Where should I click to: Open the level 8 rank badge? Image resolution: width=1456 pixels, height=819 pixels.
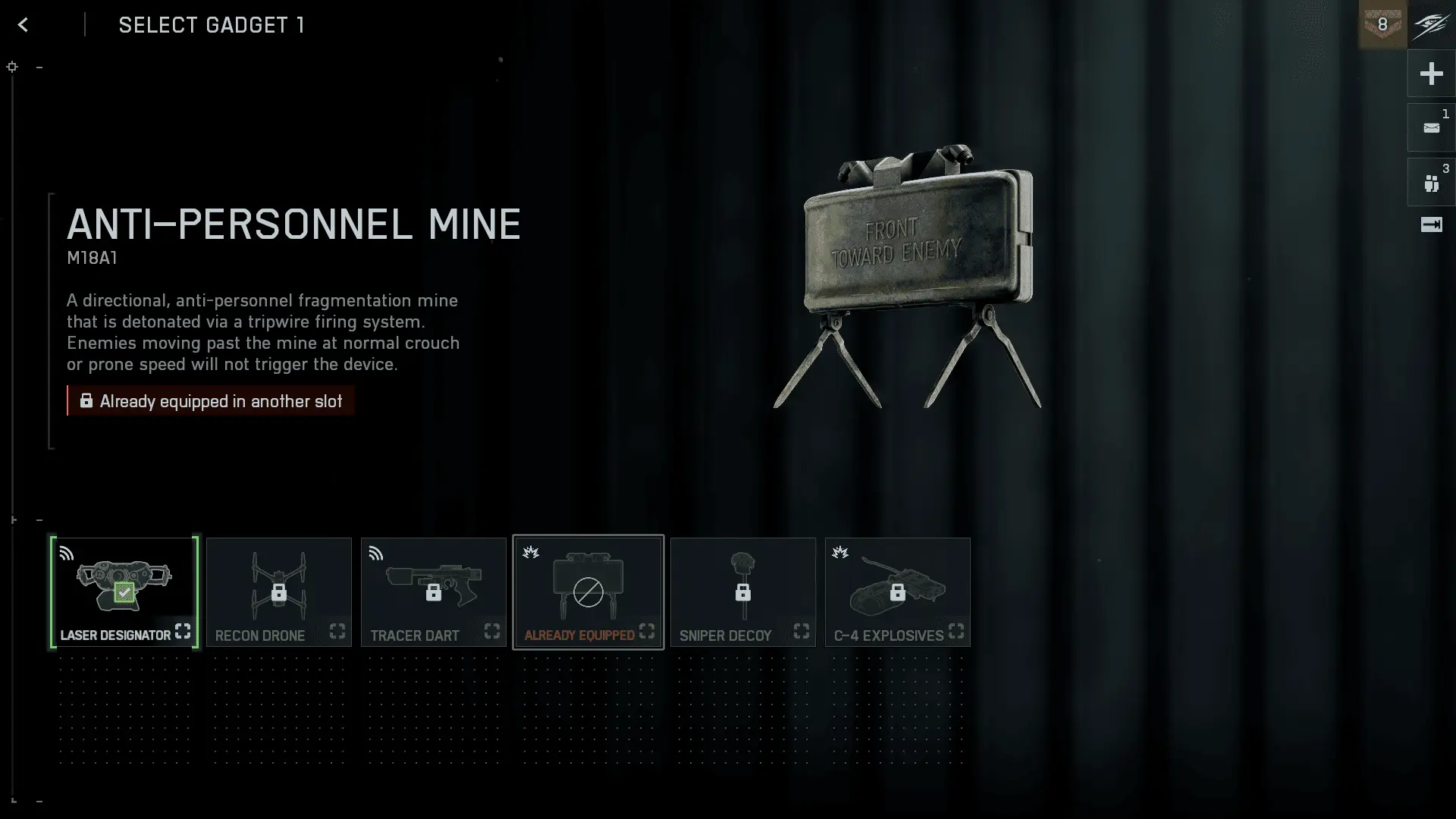click(x=1382, y=25)
